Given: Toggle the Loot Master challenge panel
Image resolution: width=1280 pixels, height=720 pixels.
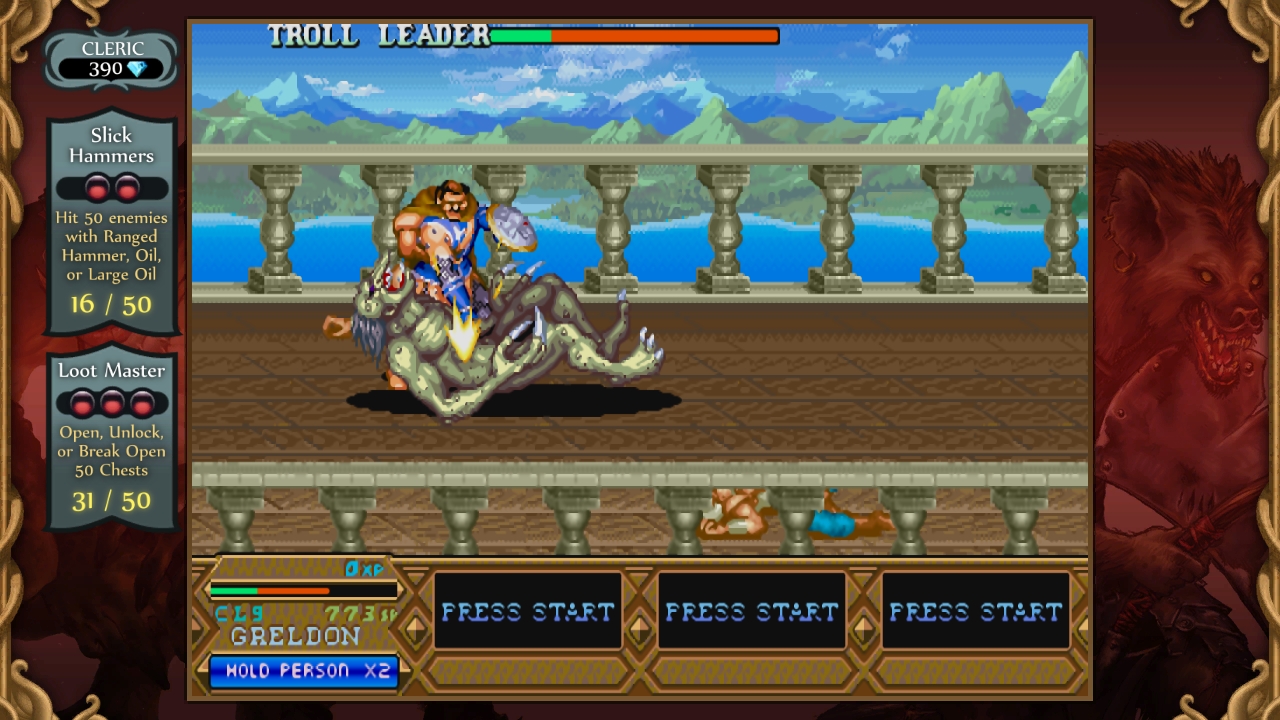Looking at the screenshot, I should 111,436.
